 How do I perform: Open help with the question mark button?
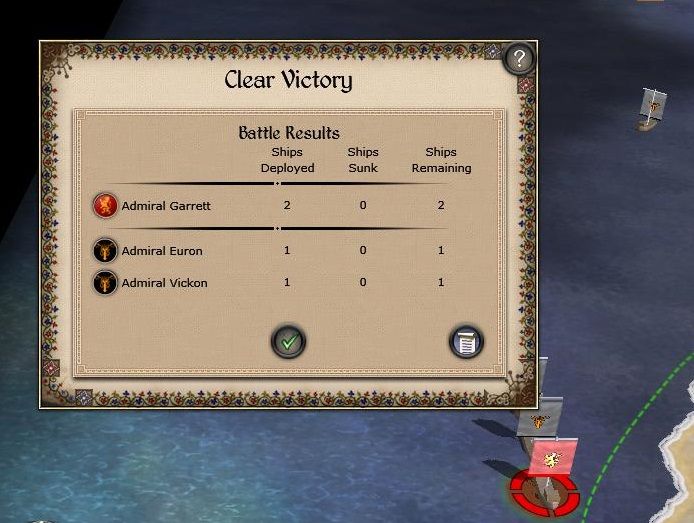[x=516, y=60]
